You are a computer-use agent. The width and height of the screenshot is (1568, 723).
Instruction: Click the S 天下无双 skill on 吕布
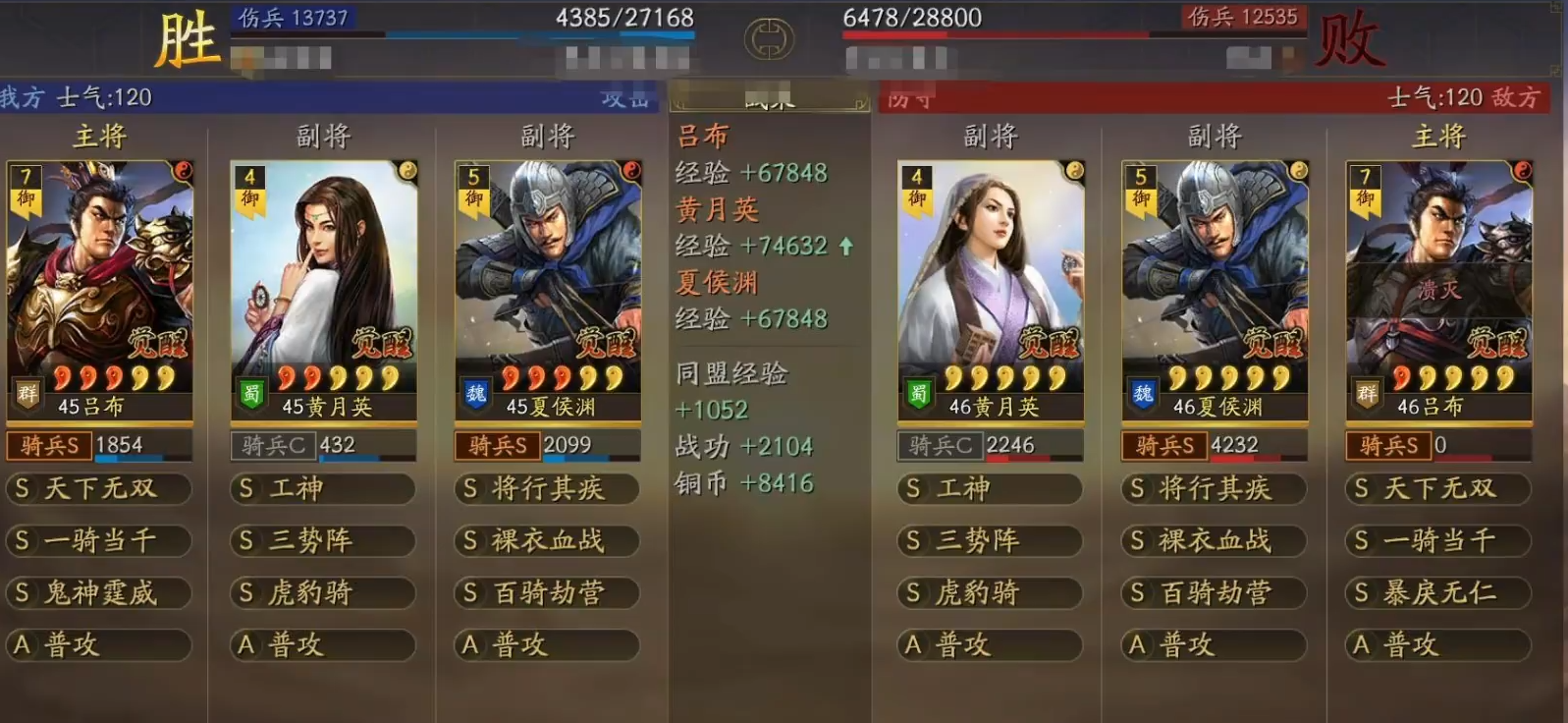tap(98, 489)
